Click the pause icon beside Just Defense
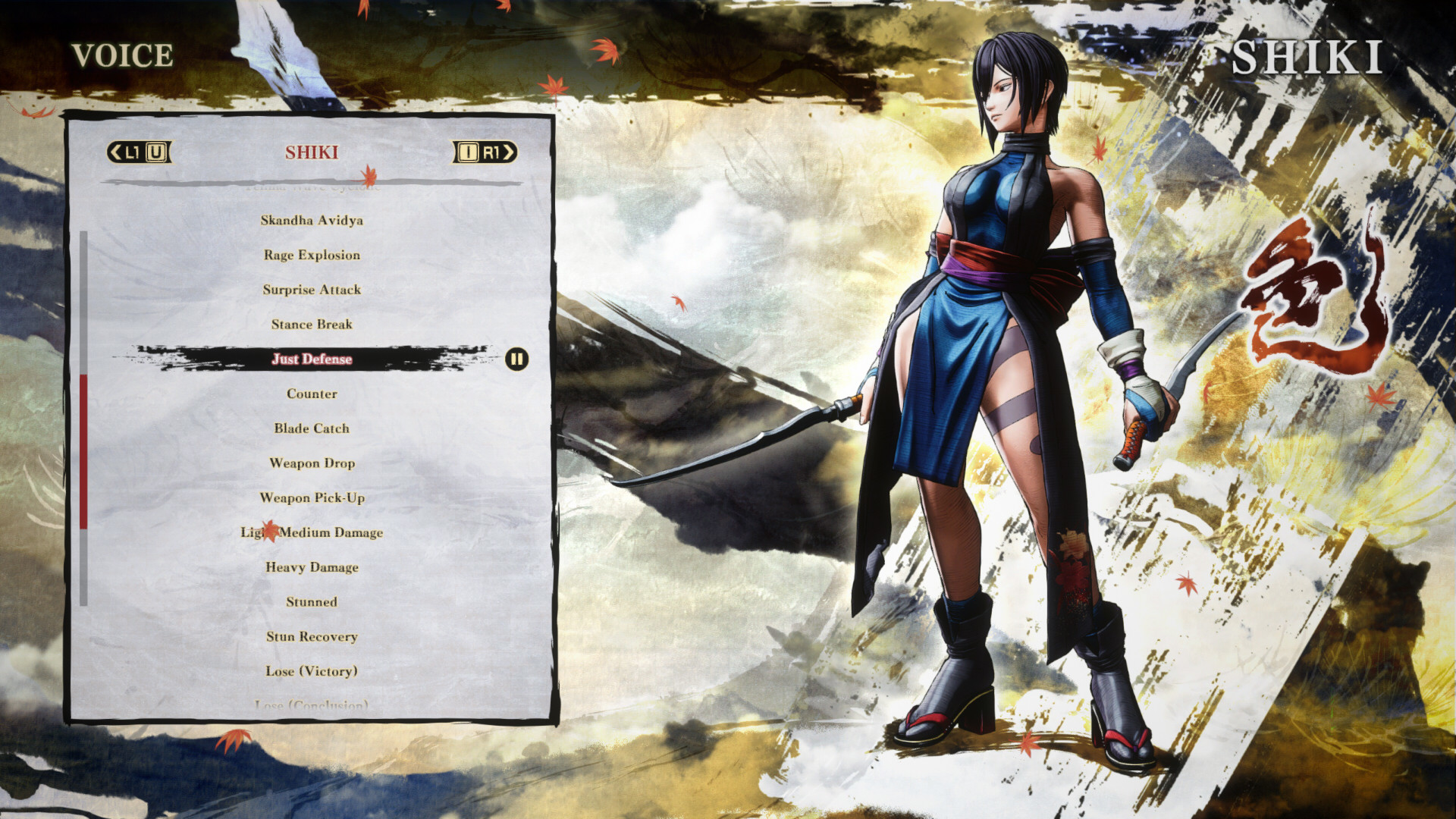 (516, 359)
